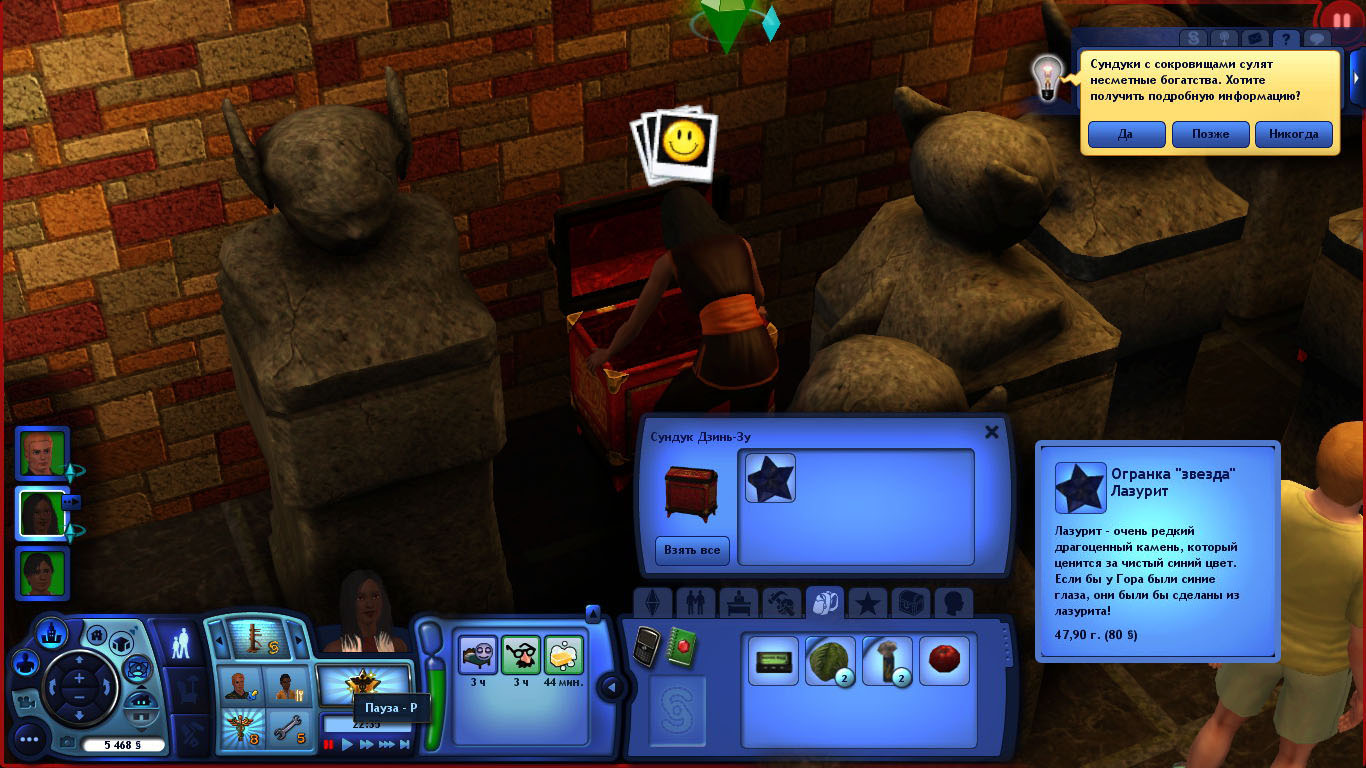This screenshot has width=1366, height=768.
Task: Close the Сундук Дзинь-Зу chest window
Action: click(x=992, y=432)
